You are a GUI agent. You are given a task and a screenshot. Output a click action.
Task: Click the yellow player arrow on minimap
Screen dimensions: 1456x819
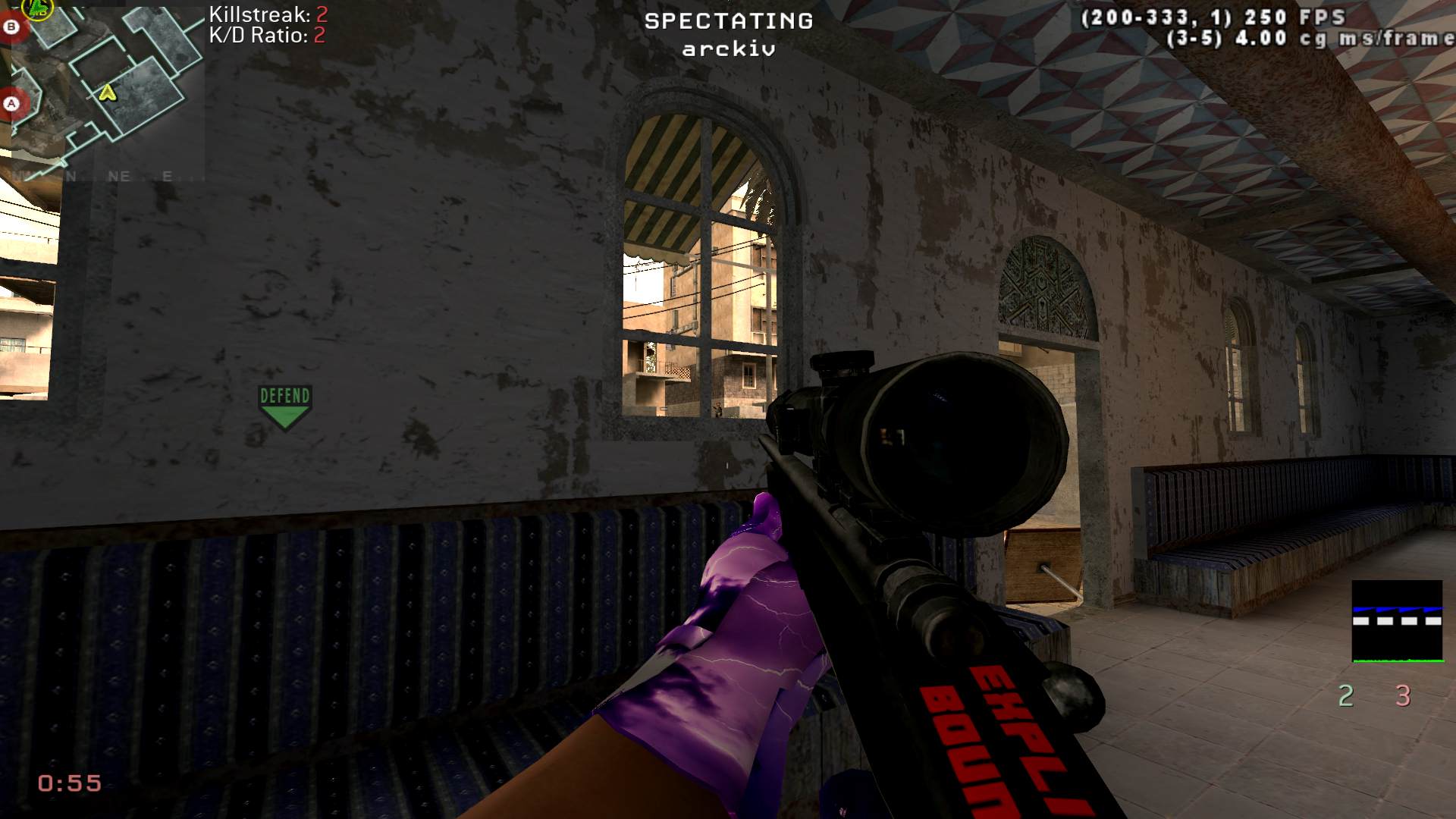pyautogui.click(x=108, y=93)
